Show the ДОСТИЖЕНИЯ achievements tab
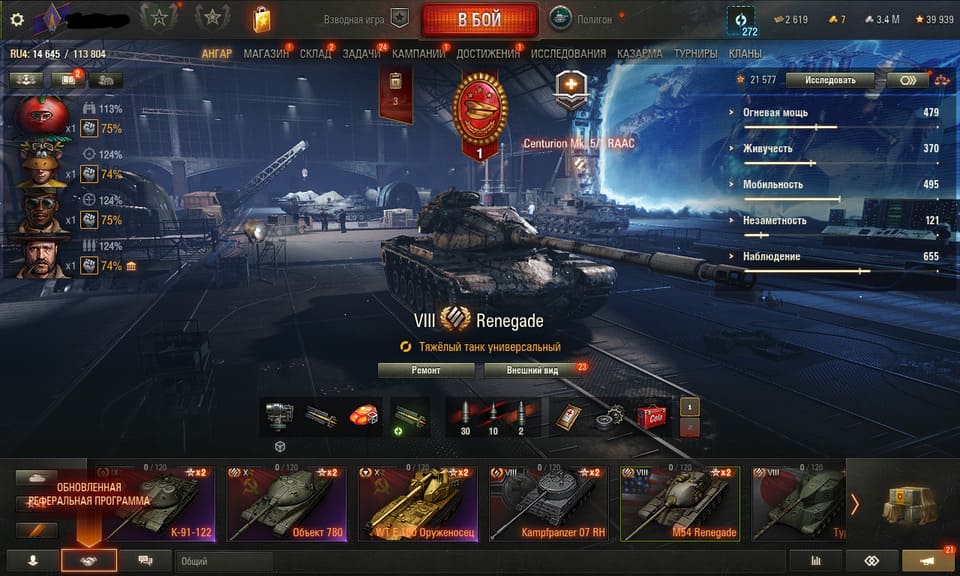The image size is (960, 576). 488,53
